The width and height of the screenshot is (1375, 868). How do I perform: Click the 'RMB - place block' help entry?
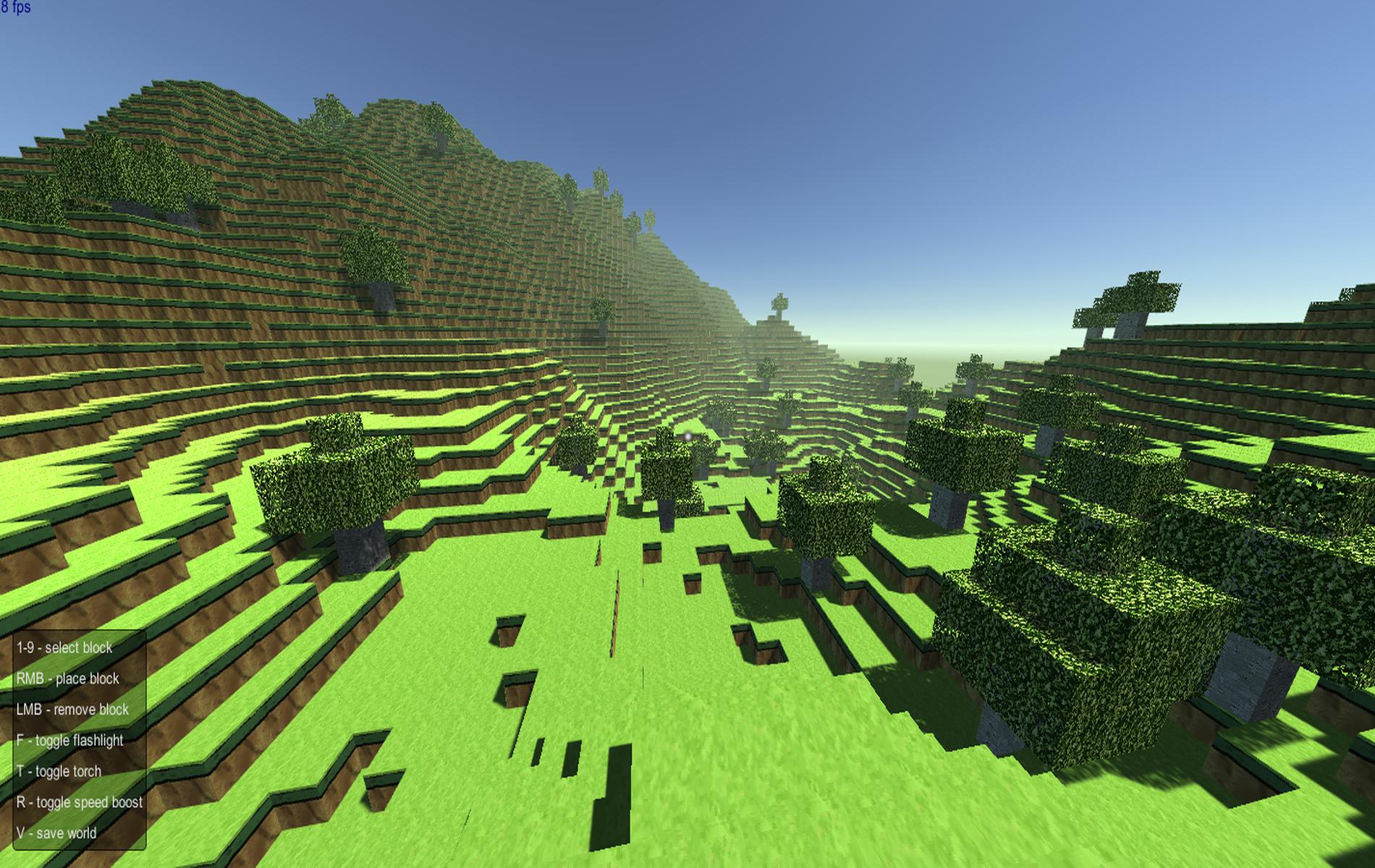(x=69, y=679)
